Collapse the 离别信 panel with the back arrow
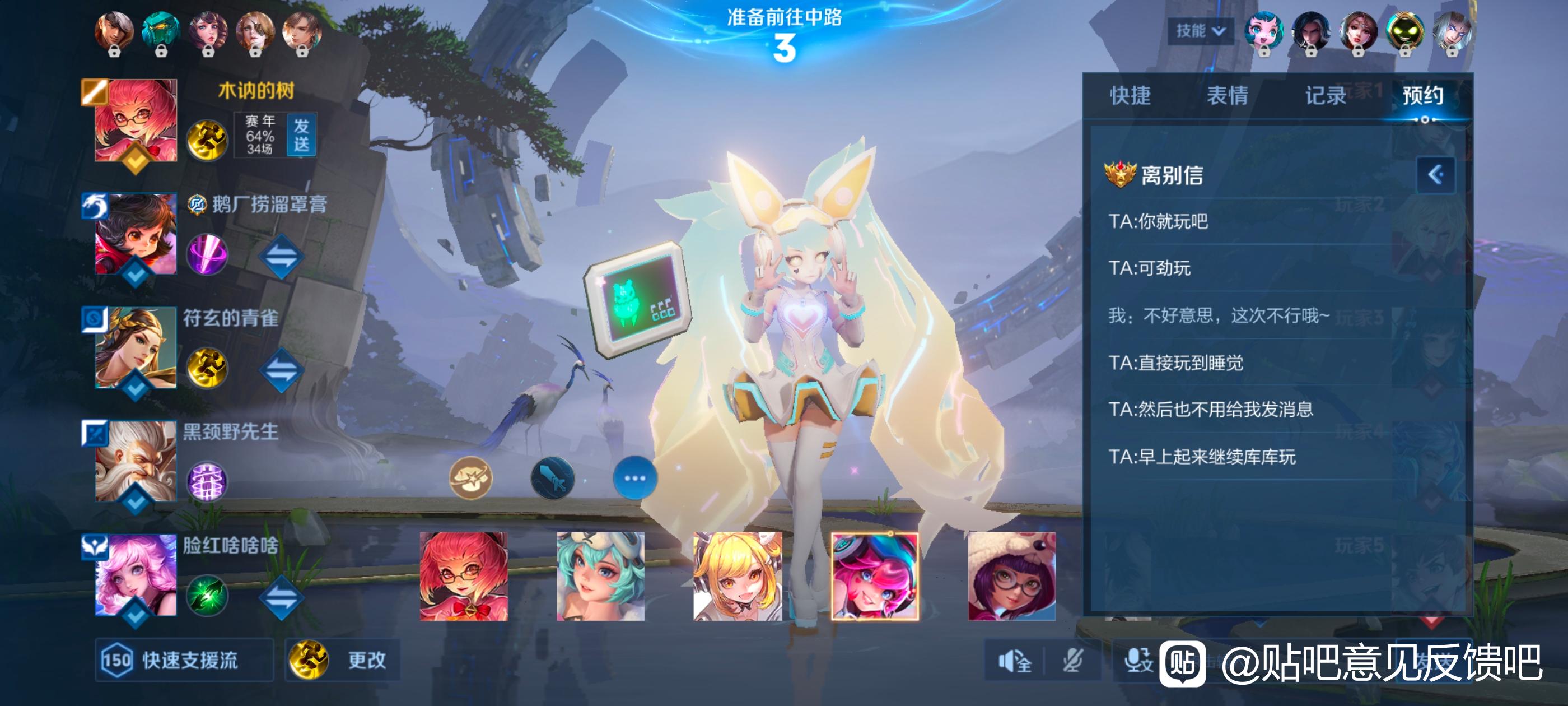Viewport: 1568px width, 706px height. [x=1435, y=175]
